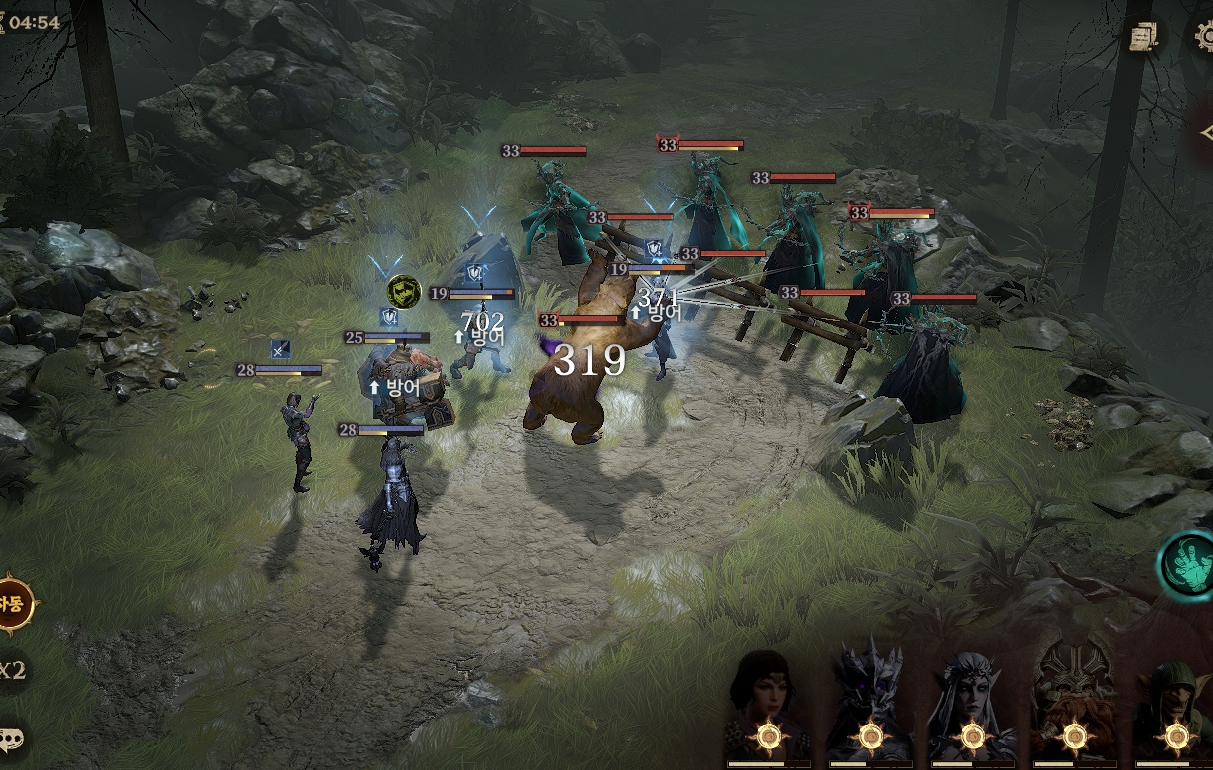Screen dimensions: 1213x770
Task: Open the battle log scroll icon
Action: pyautogui.click(x=1143, y=38)
